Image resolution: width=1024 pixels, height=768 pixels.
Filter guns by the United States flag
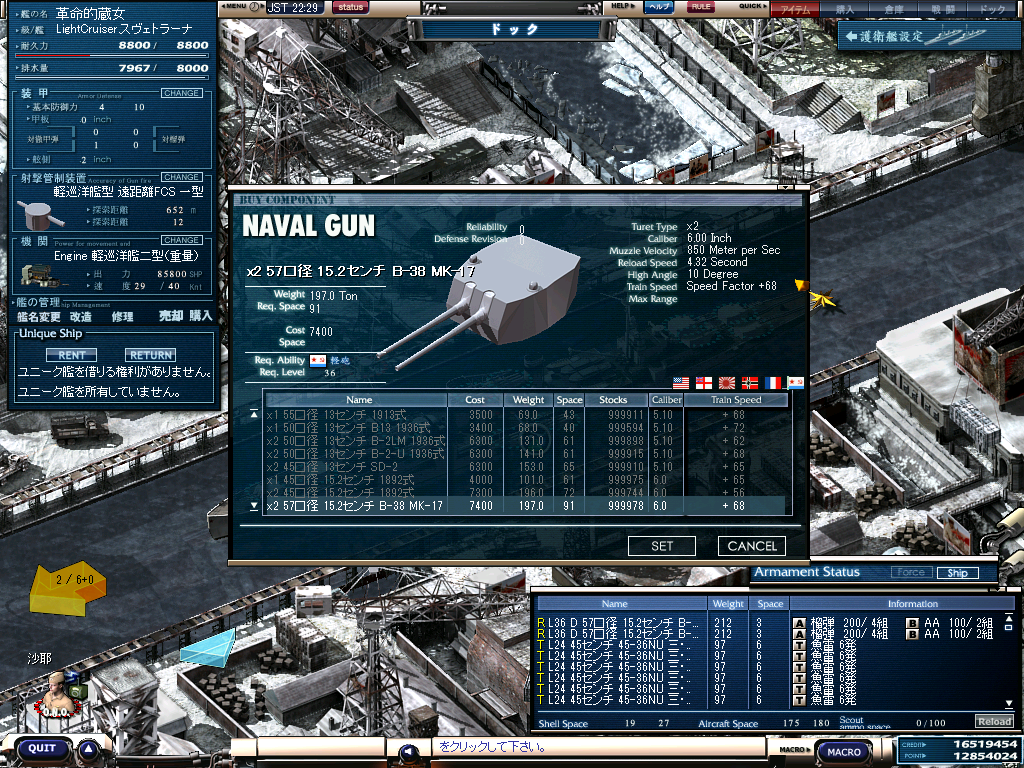(683, 383)
